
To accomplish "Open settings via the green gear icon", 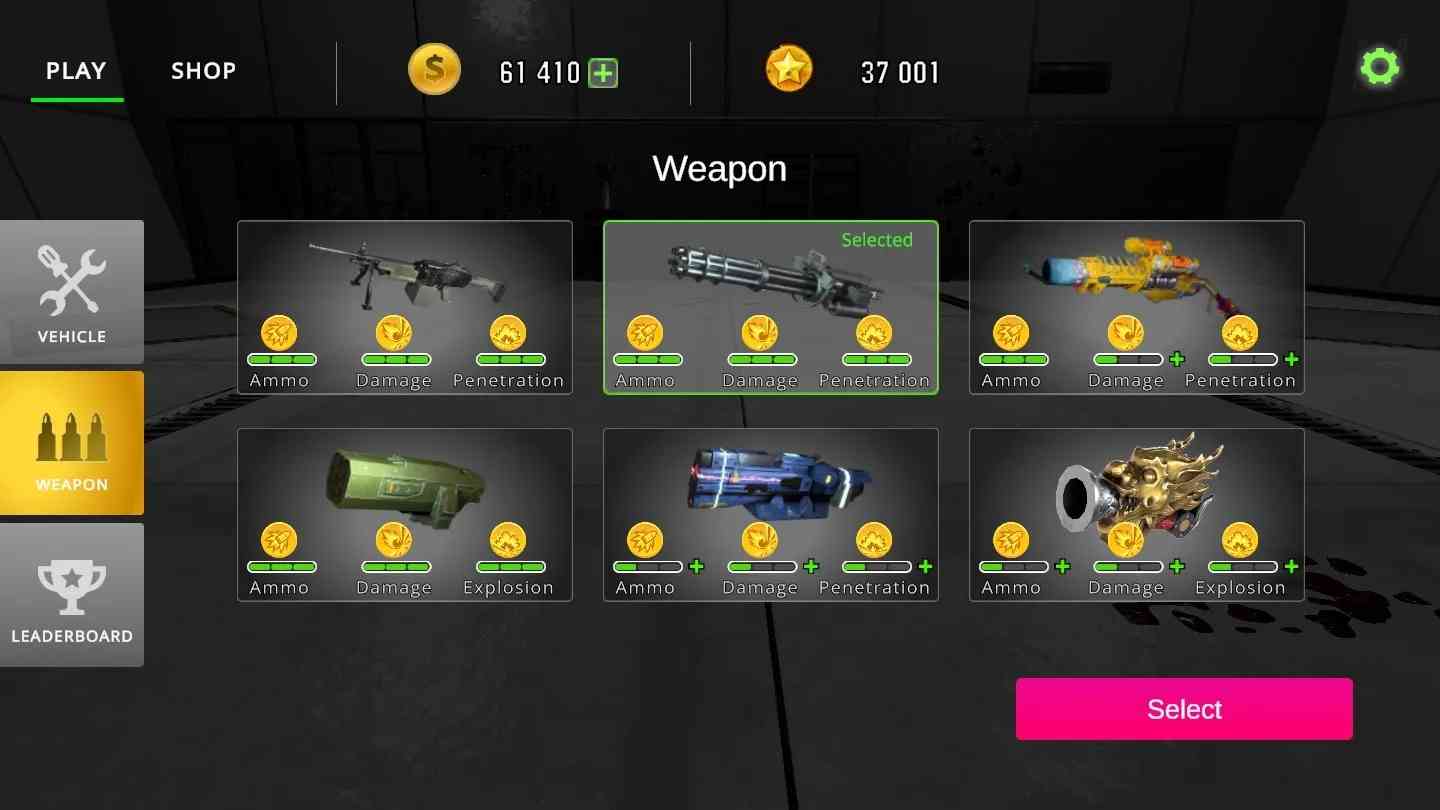I will tap(1380, 68).
